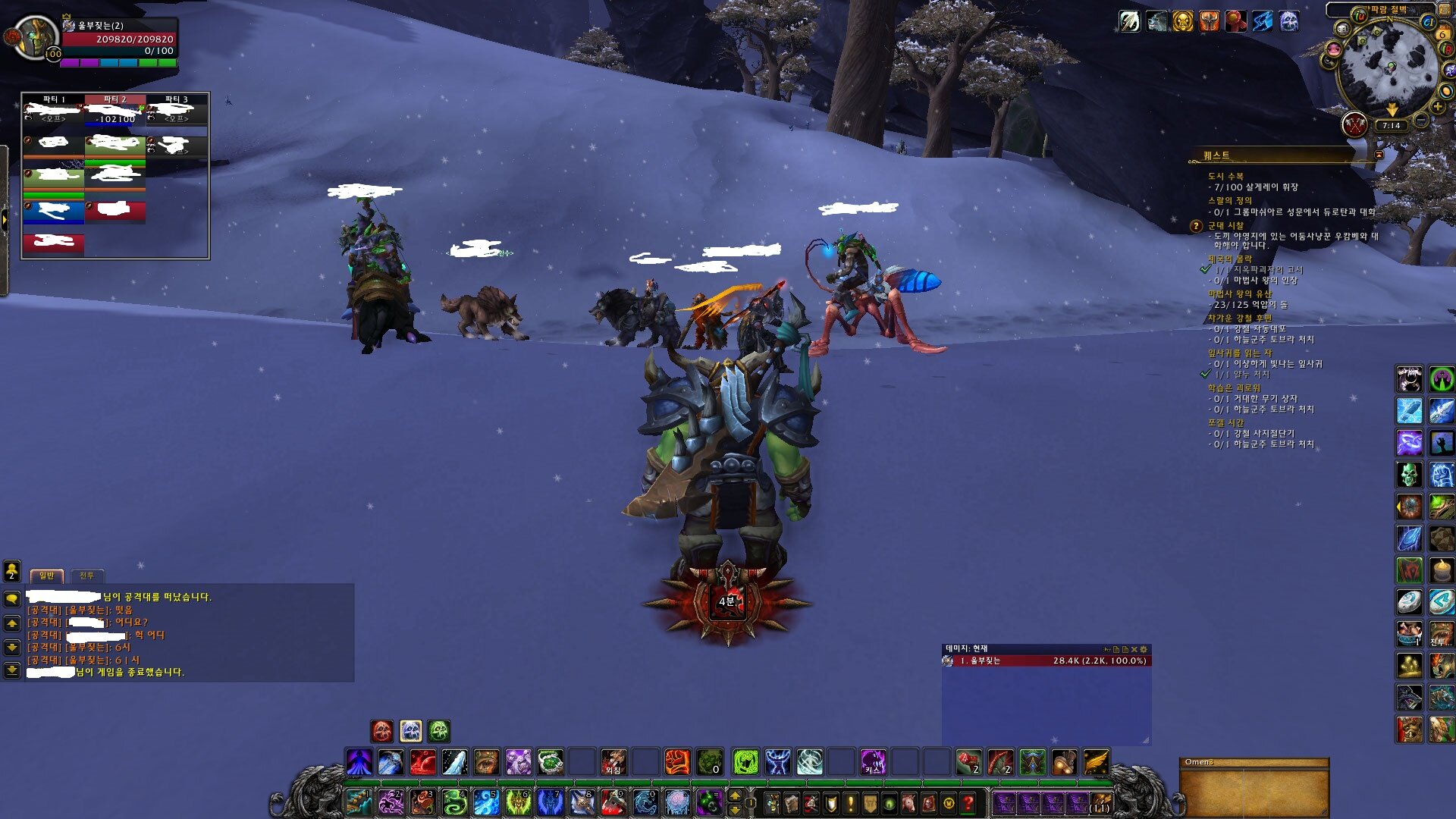1456x819 pixels.
Task: Use the 외침 shout ability
Action: (613, 761)
